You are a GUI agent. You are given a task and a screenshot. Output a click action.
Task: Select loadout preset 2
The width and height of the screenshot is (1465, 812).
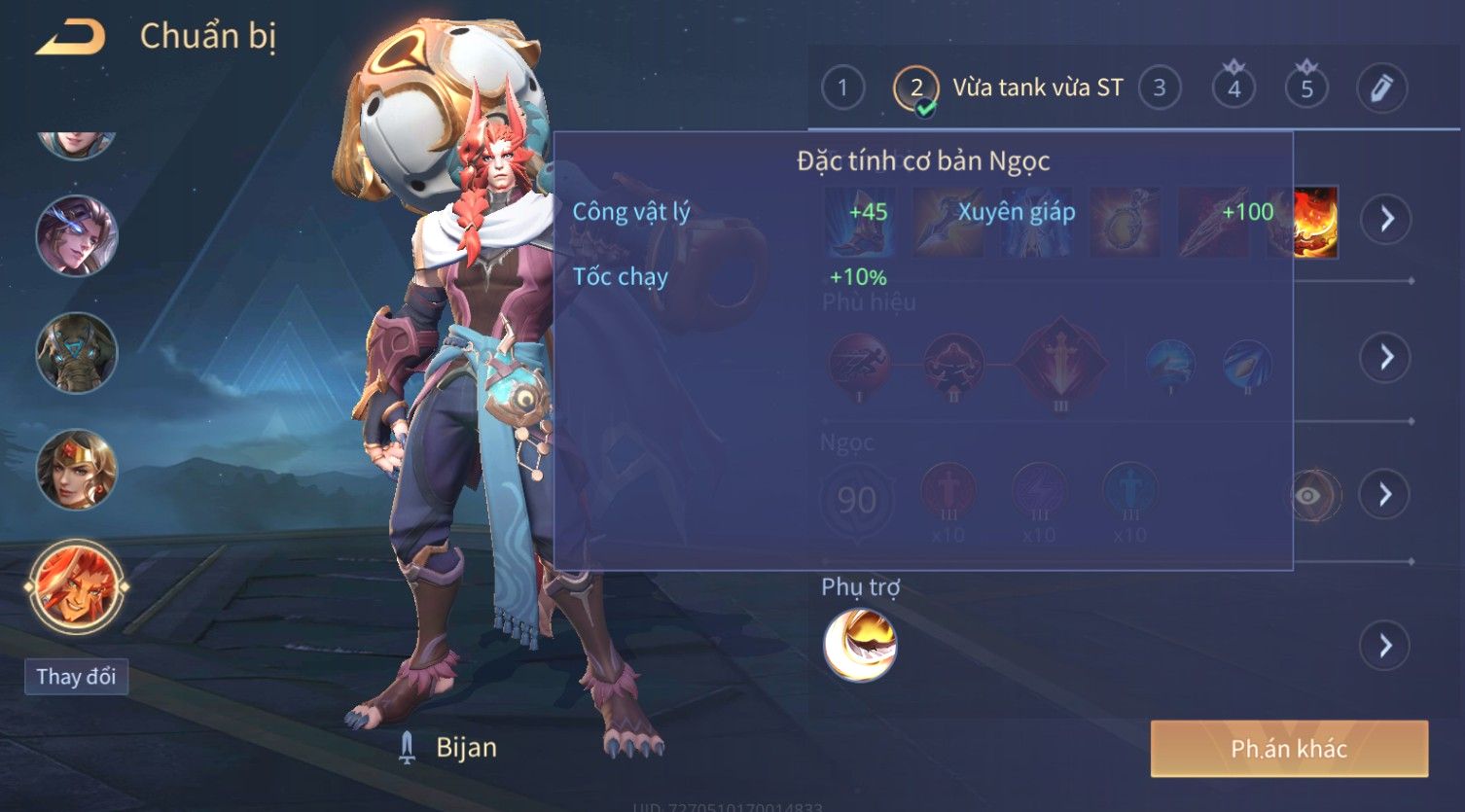coord(916,88)
